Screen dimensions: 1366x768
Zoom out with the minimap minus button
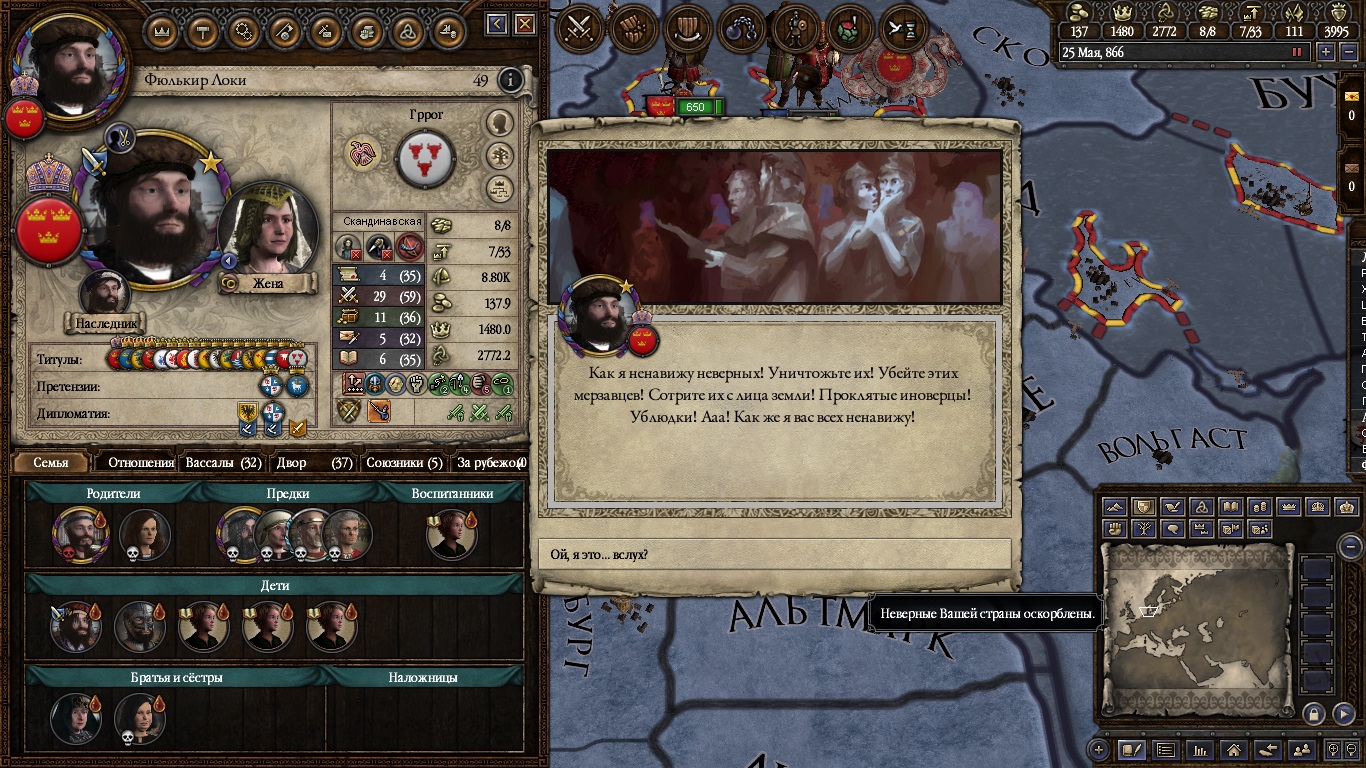1350,546
